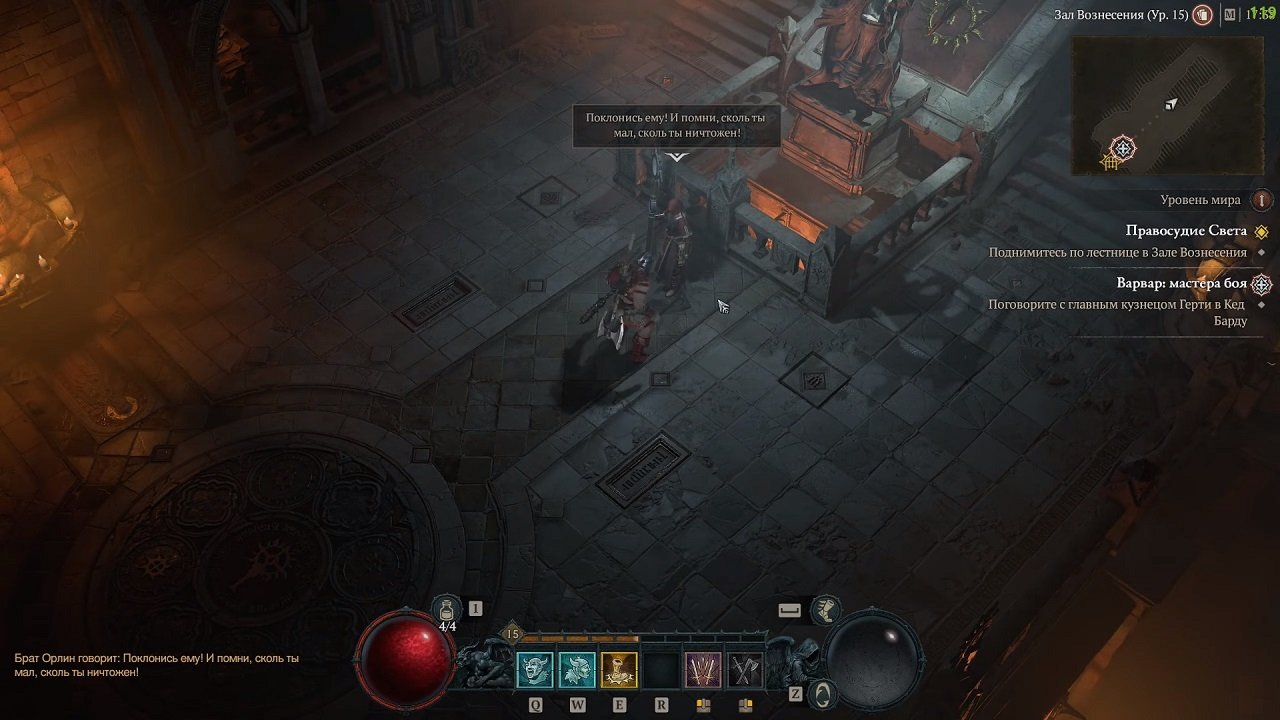Click the round mount icon by orb

click(821, 692)
